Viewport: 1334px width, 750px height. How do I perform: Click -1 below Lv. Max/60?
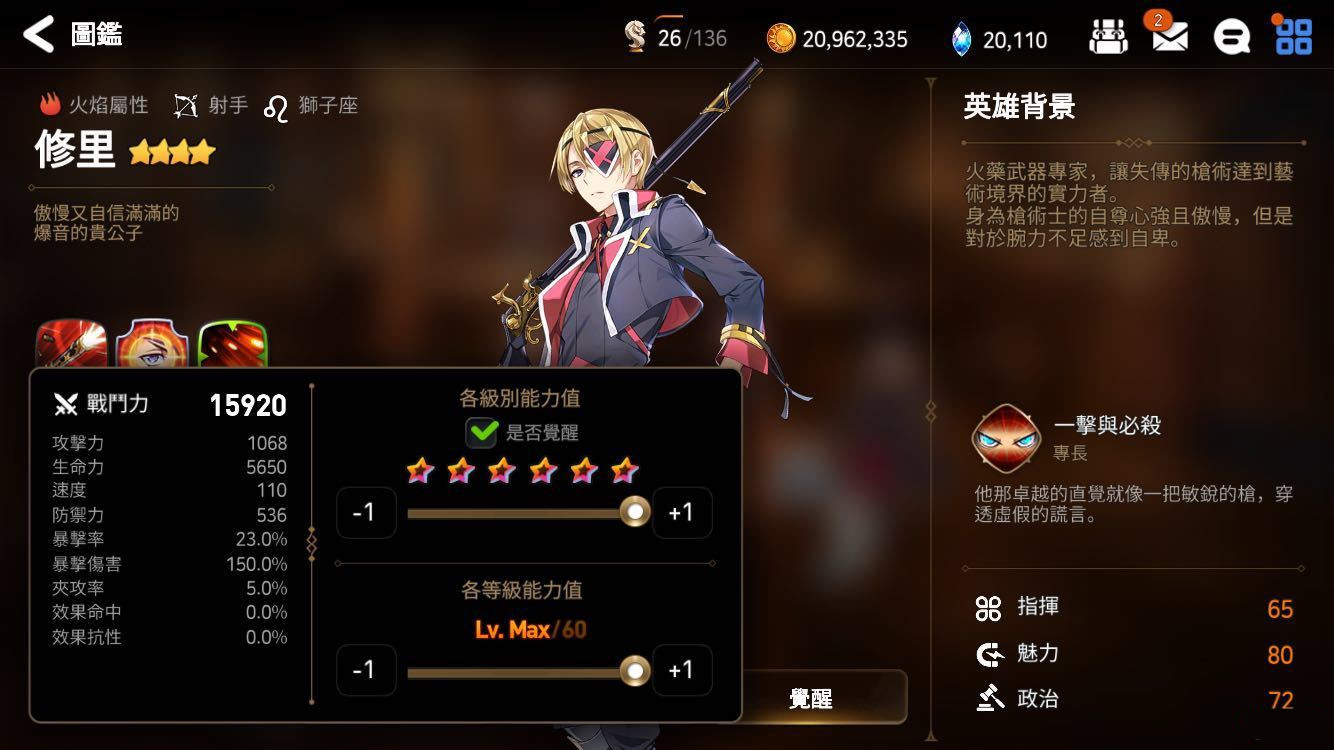coord(367,670)
